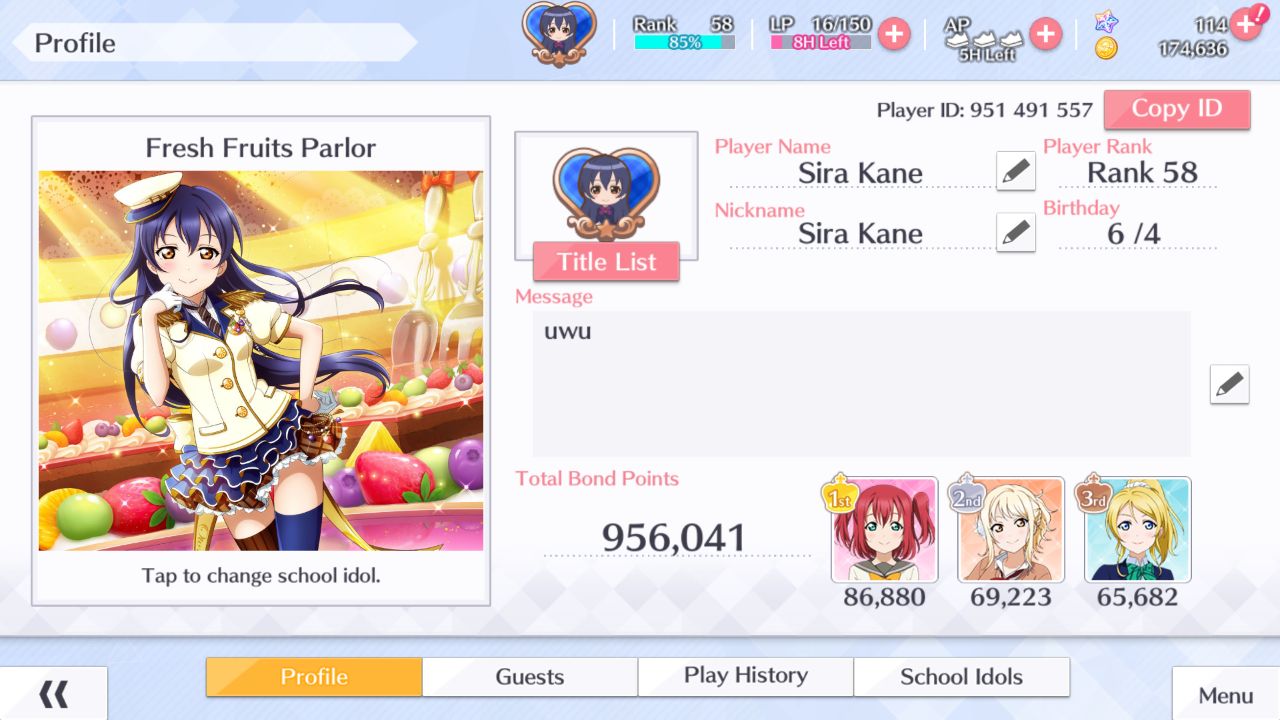The image size is (1280, 720).
Task: Open the Play History tab
Action: click(745, 676)
